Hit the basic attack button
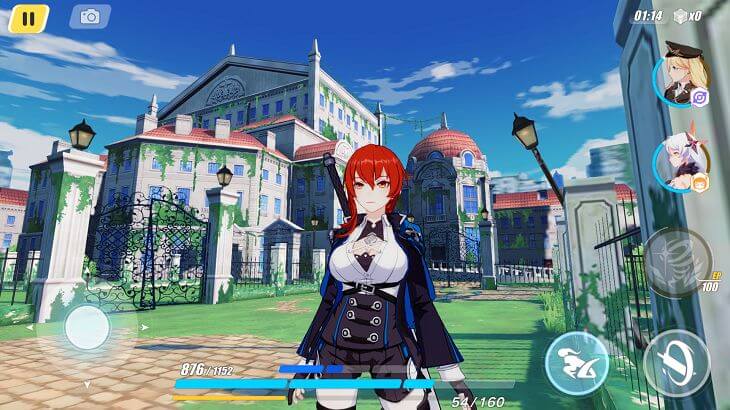The image size is (730, 410). [677, 362]
